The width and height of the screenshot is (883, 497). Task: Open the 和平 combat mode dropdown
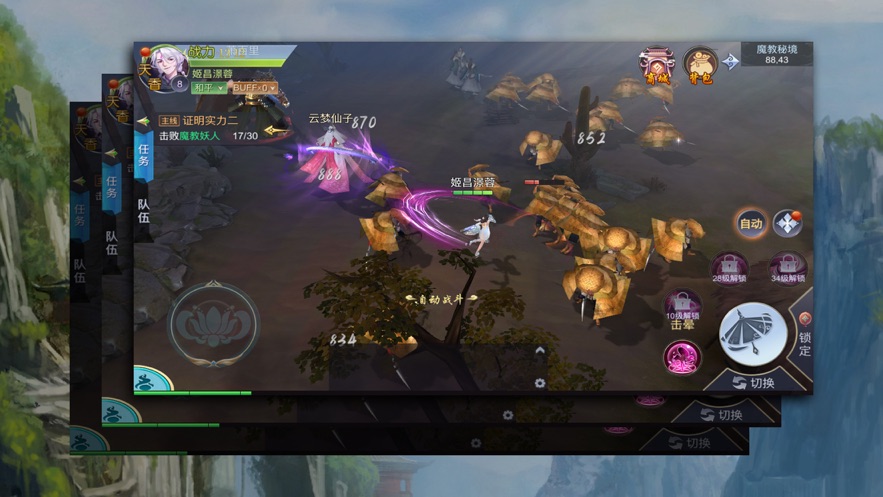209,88
